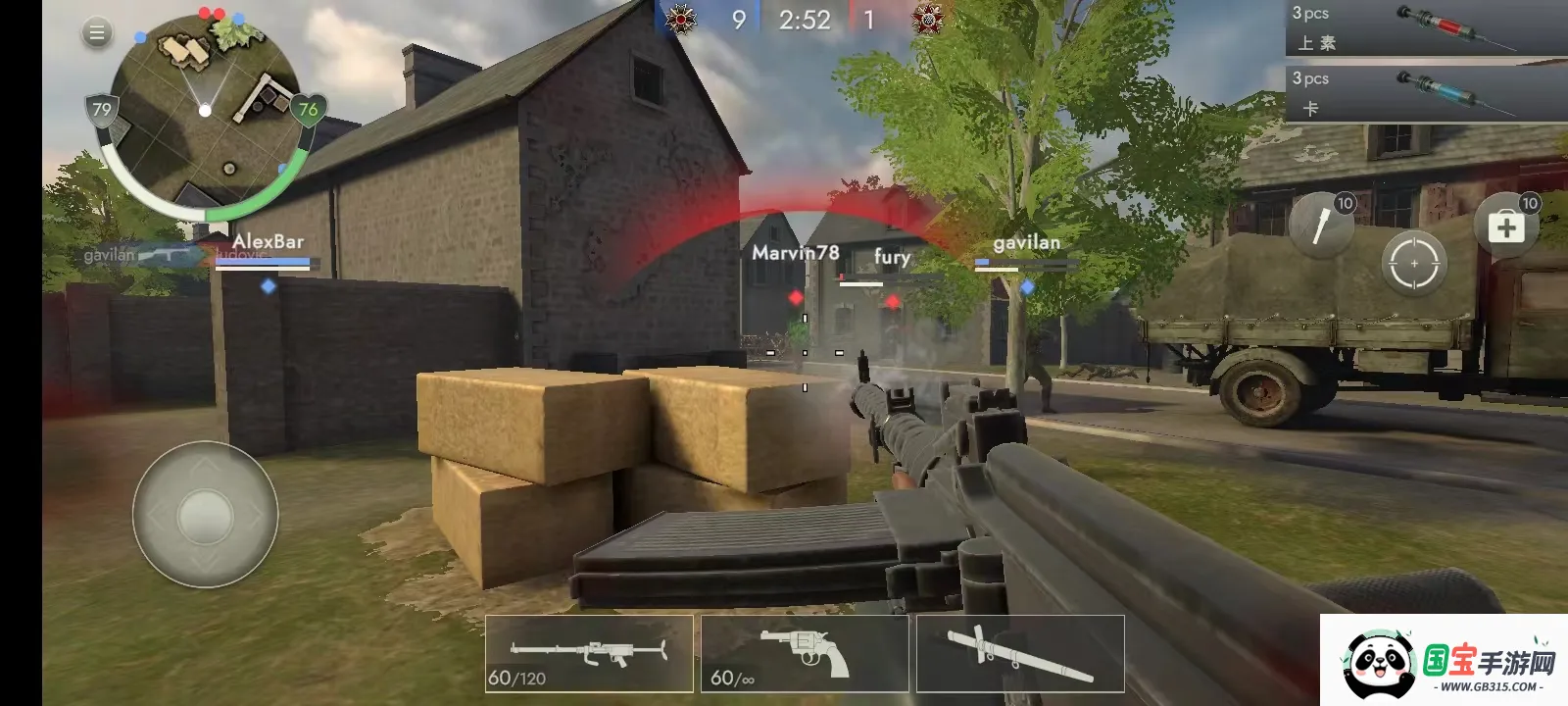Open the hamburger menu button
The height and width of the screenshot is (706, 1568).
point(96,33)
